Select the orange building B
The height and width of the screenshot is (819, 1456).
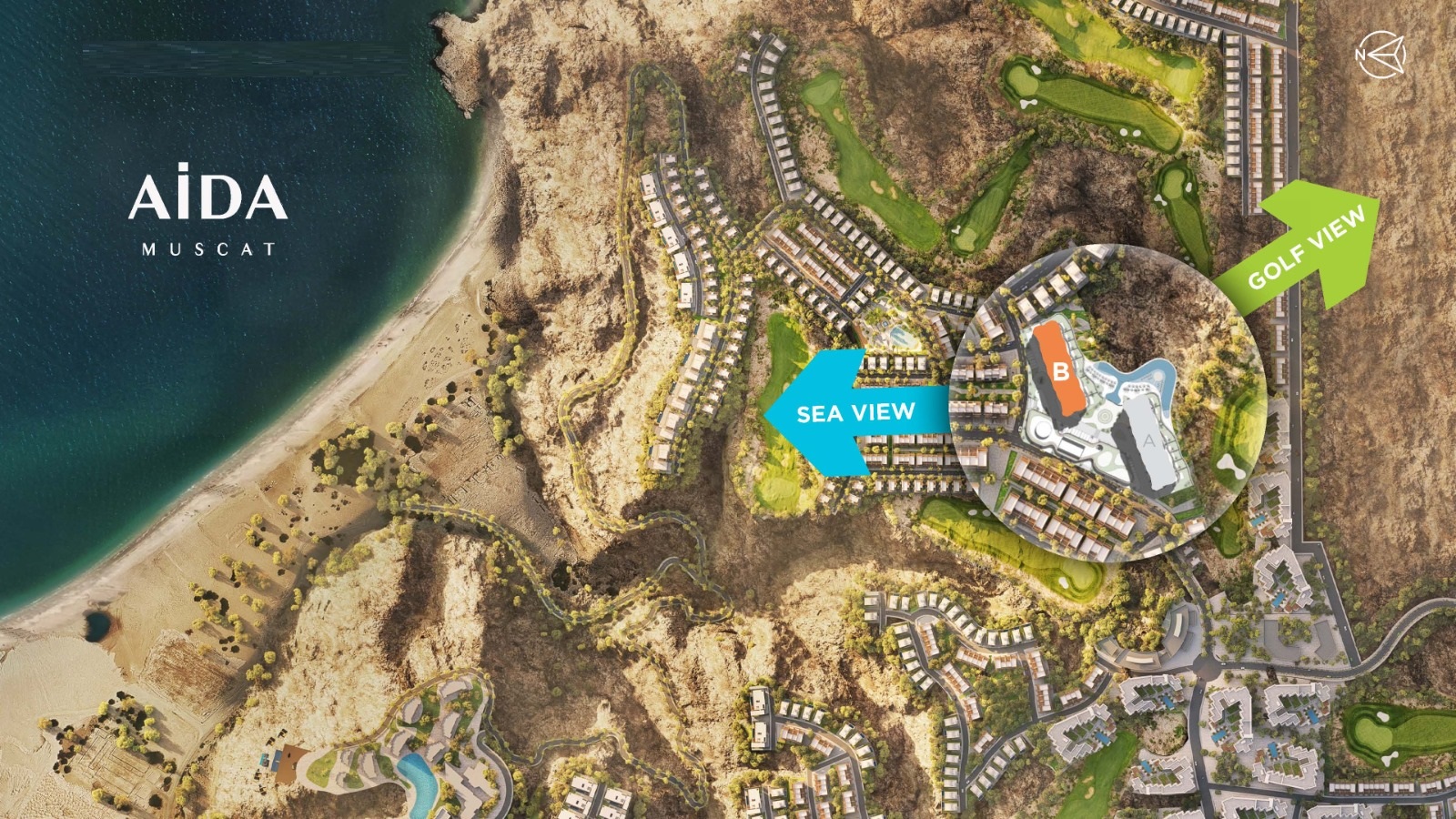click(1059, 370)
